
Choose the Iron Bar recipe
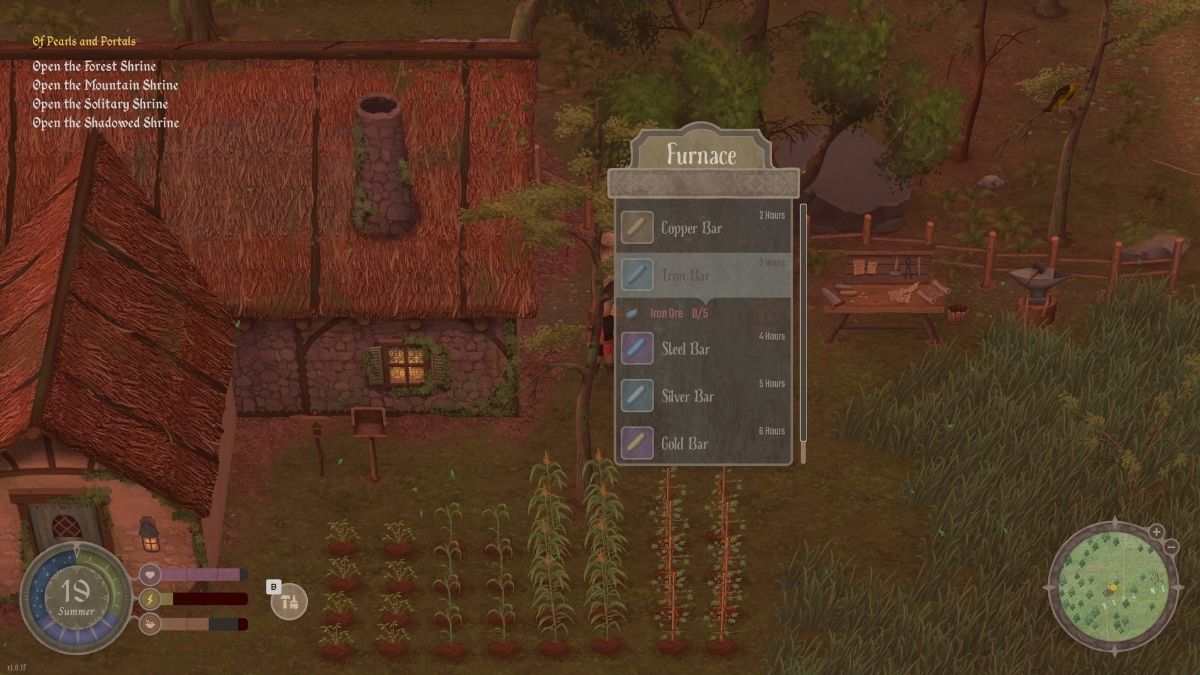coord(704,274)
